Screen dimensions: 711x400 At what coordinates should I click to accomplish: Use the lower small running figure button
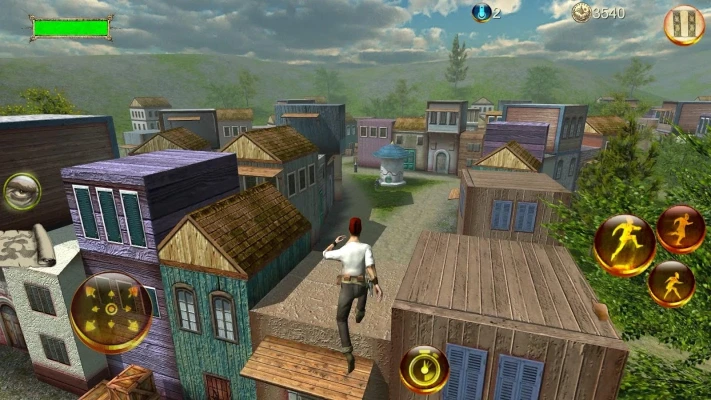tap(671, 283)
